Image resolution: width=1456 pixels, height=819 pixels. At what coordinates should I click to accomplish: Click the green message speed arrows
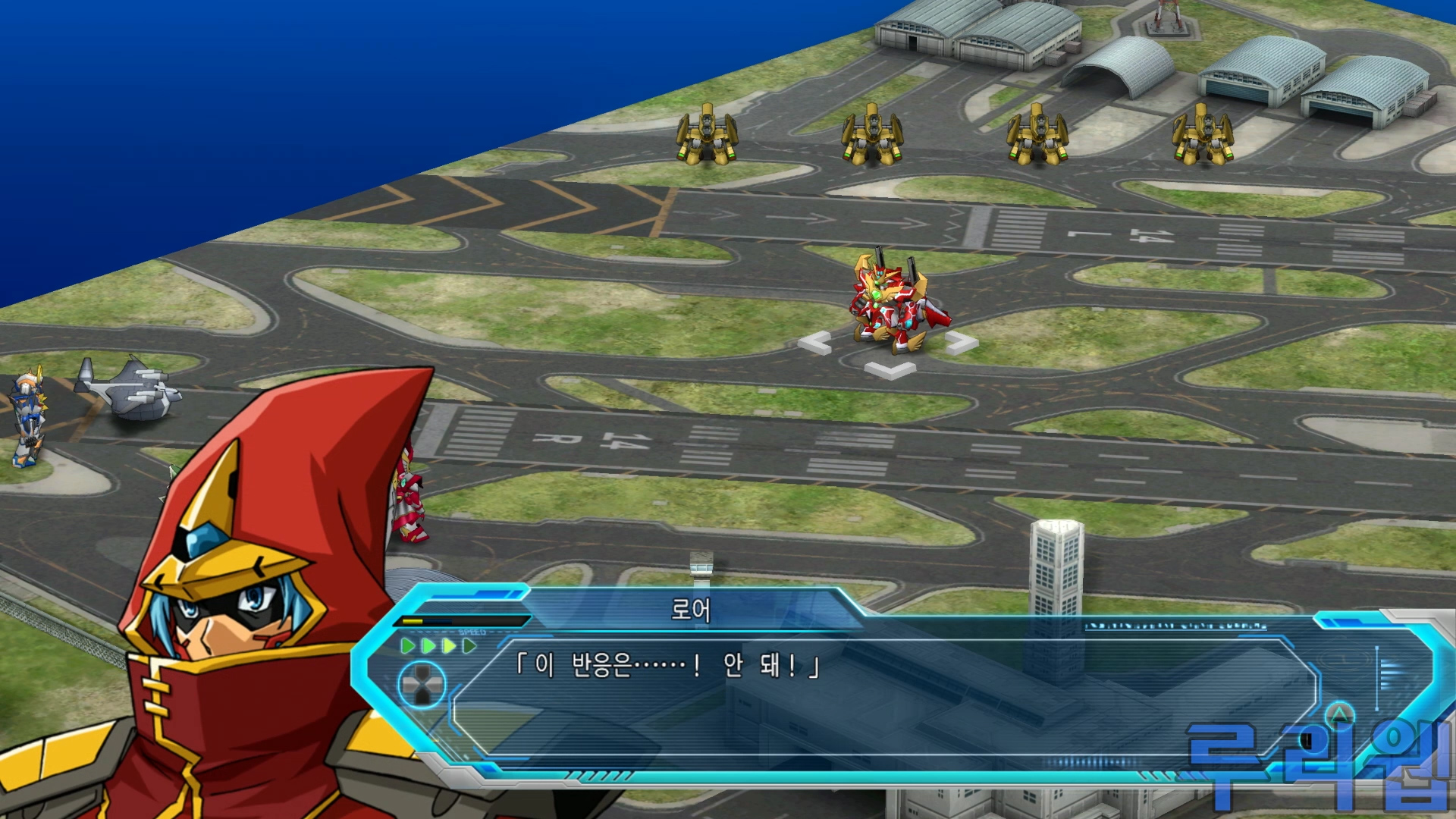click(438, 646)
